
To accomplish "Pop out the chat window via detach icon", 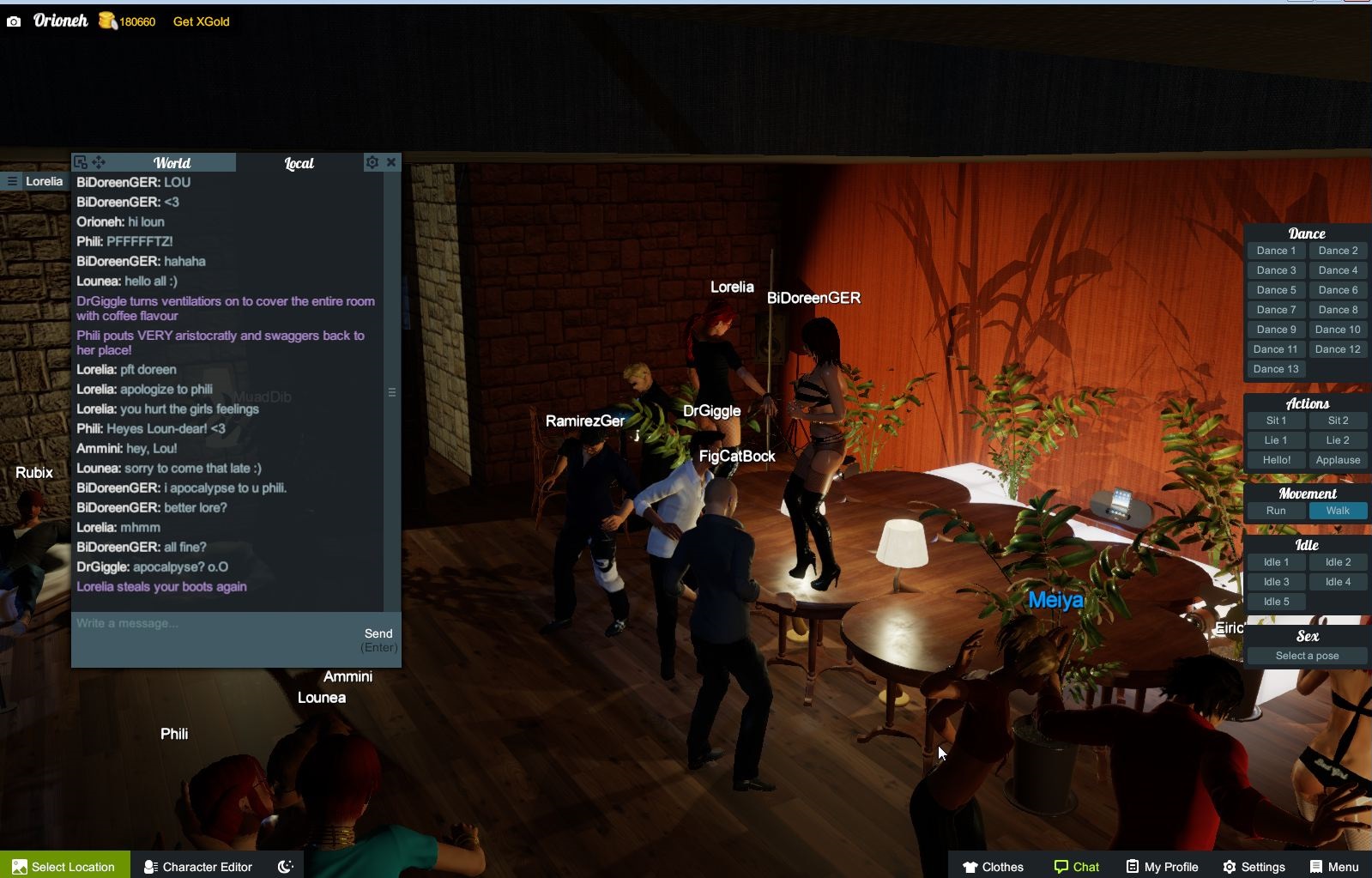I will (x=80, y=161).
